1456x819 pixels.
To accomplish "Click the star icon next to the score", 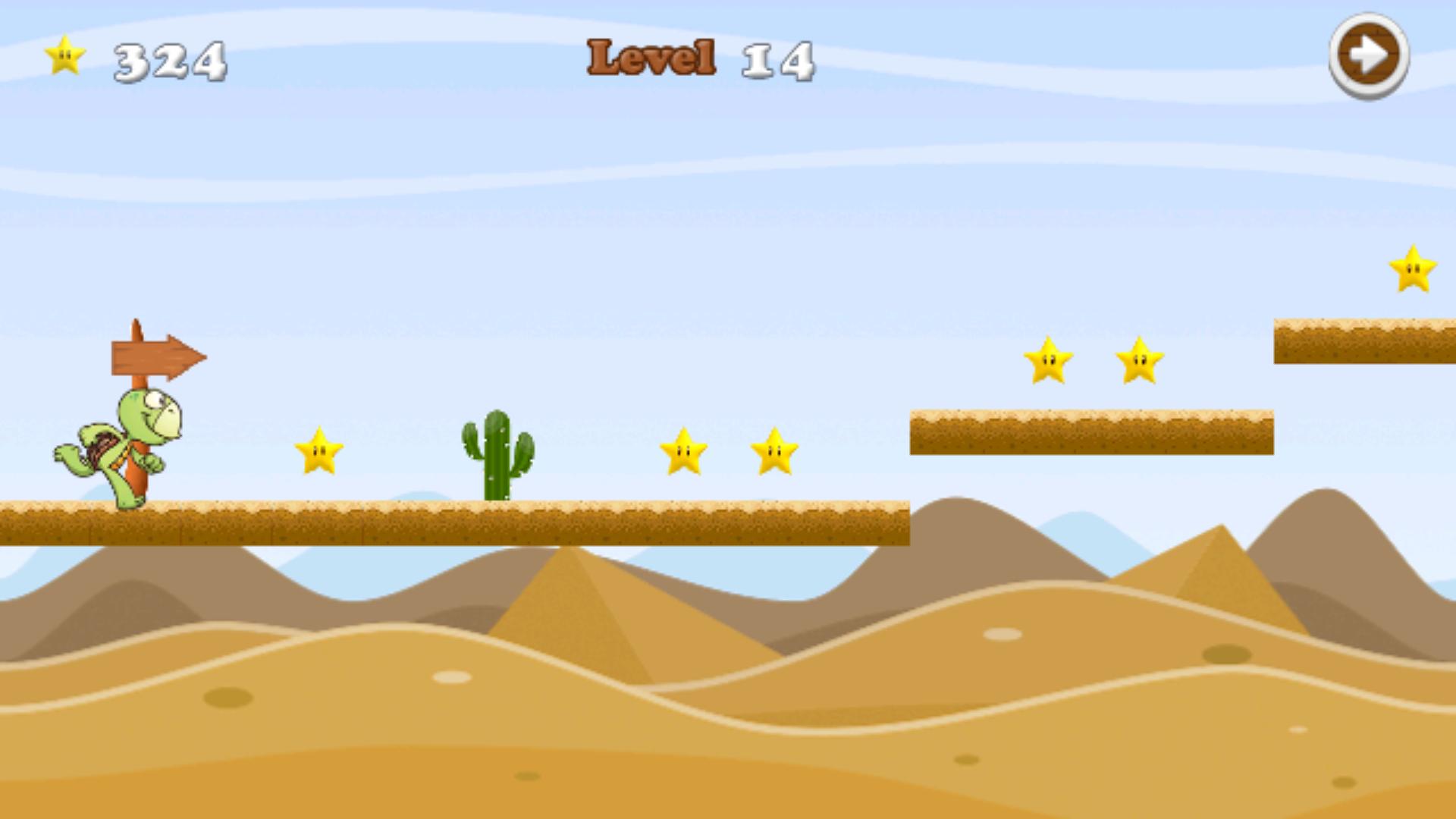I will [x=65, y=56].
